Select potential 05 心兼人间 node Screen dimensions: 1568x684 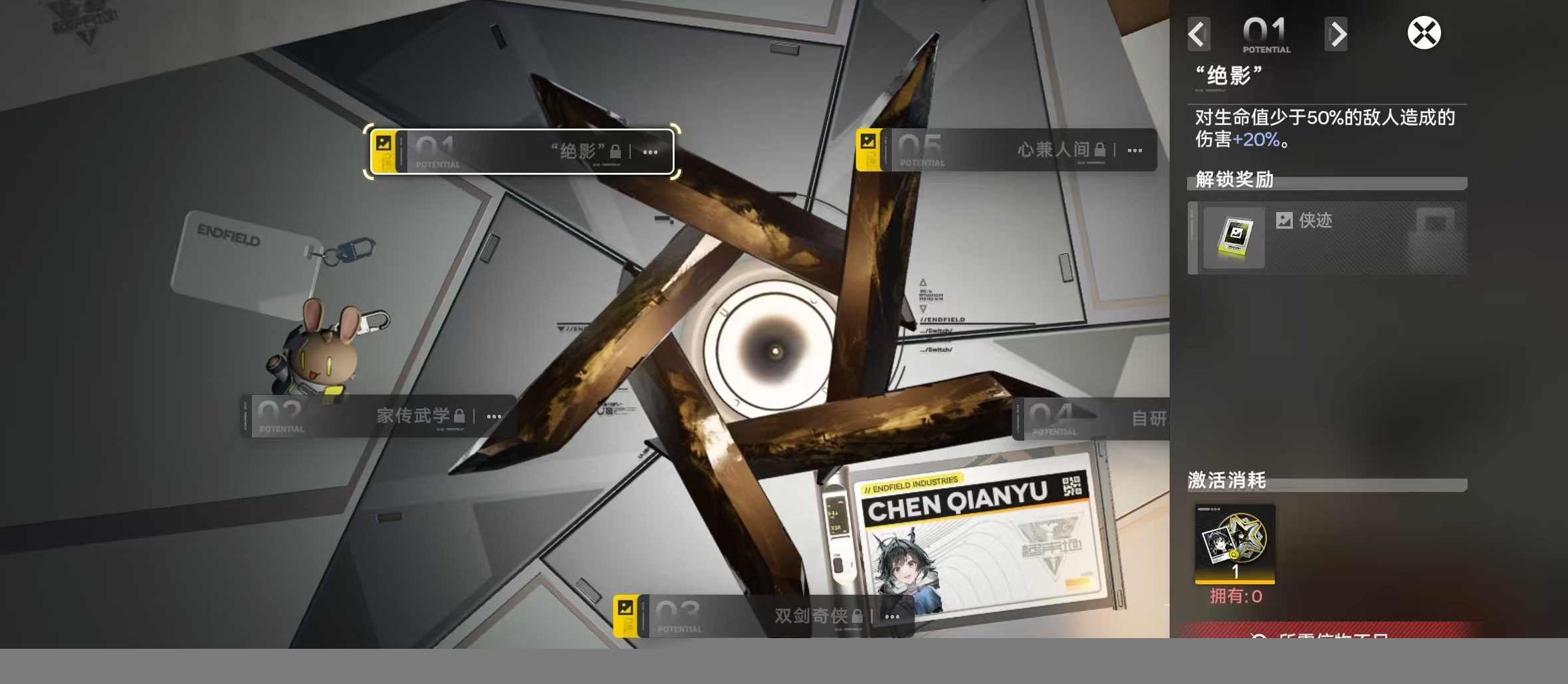click(x=1006, y=150)
